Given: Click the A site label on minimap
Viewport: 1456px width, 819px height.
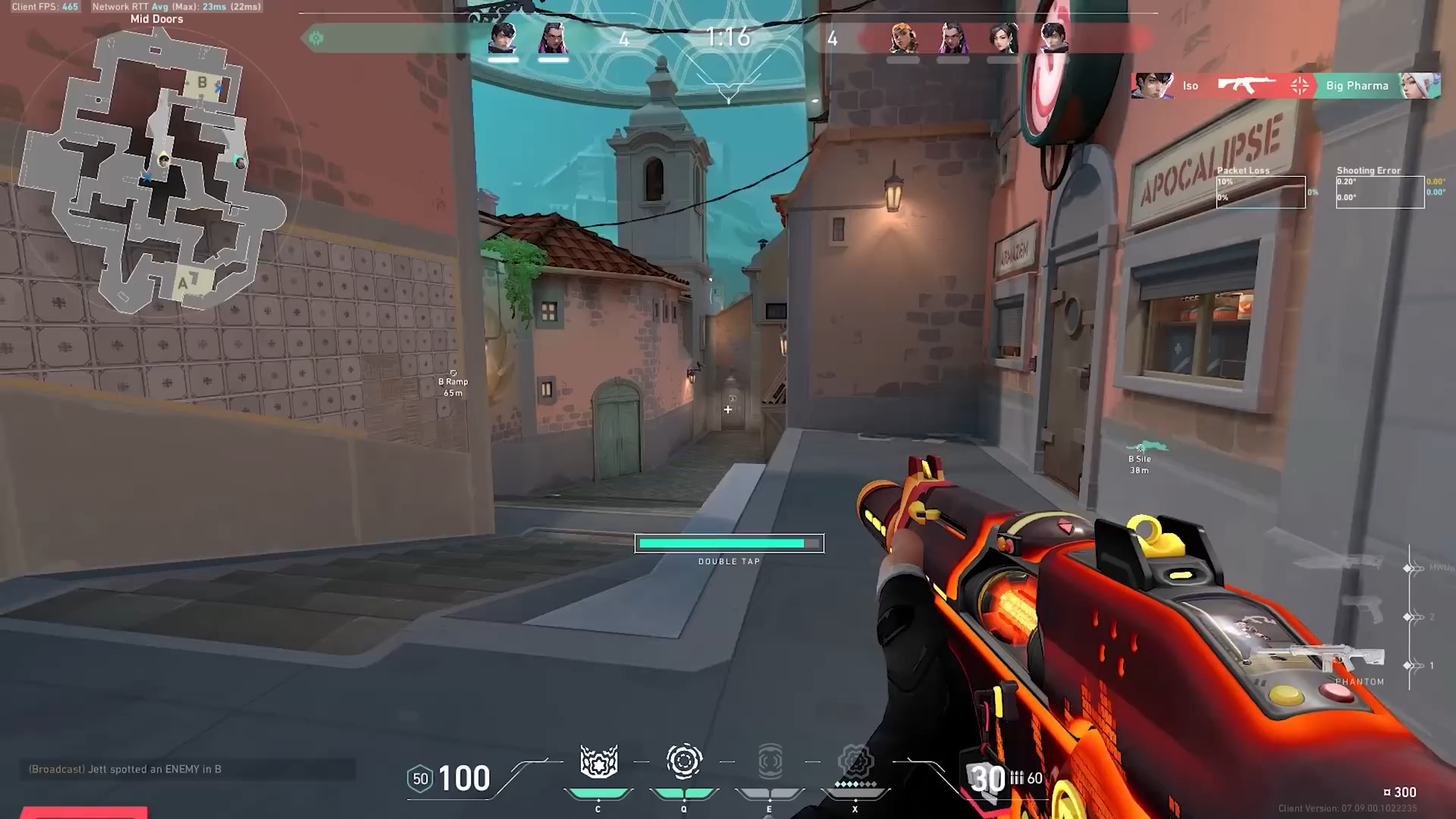Looking at the screenshot, I should coord(183,284).
